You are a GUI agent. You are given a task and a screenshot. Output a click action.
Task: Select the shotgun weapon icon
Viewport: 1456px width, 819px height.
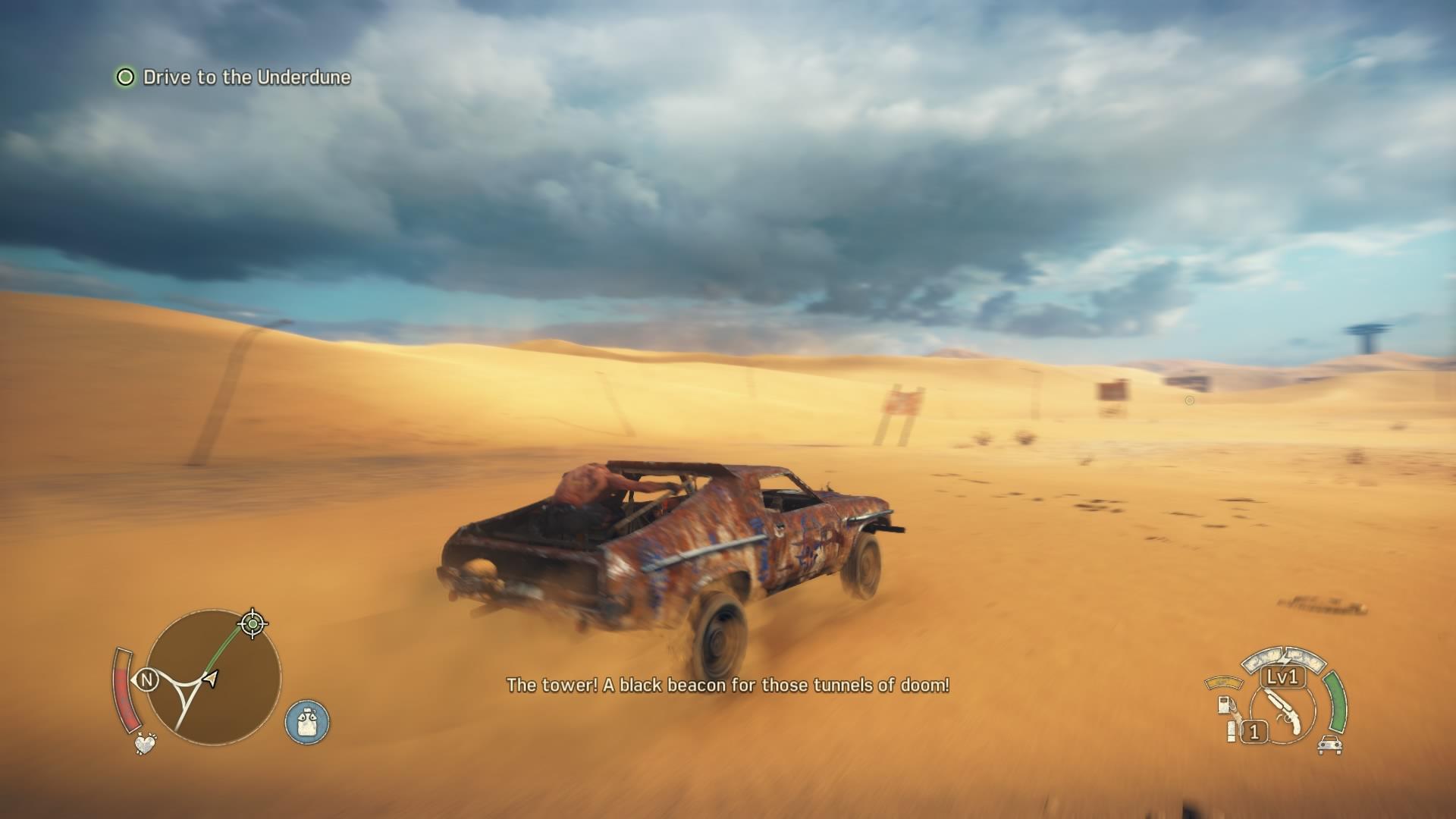point(1282,711)
